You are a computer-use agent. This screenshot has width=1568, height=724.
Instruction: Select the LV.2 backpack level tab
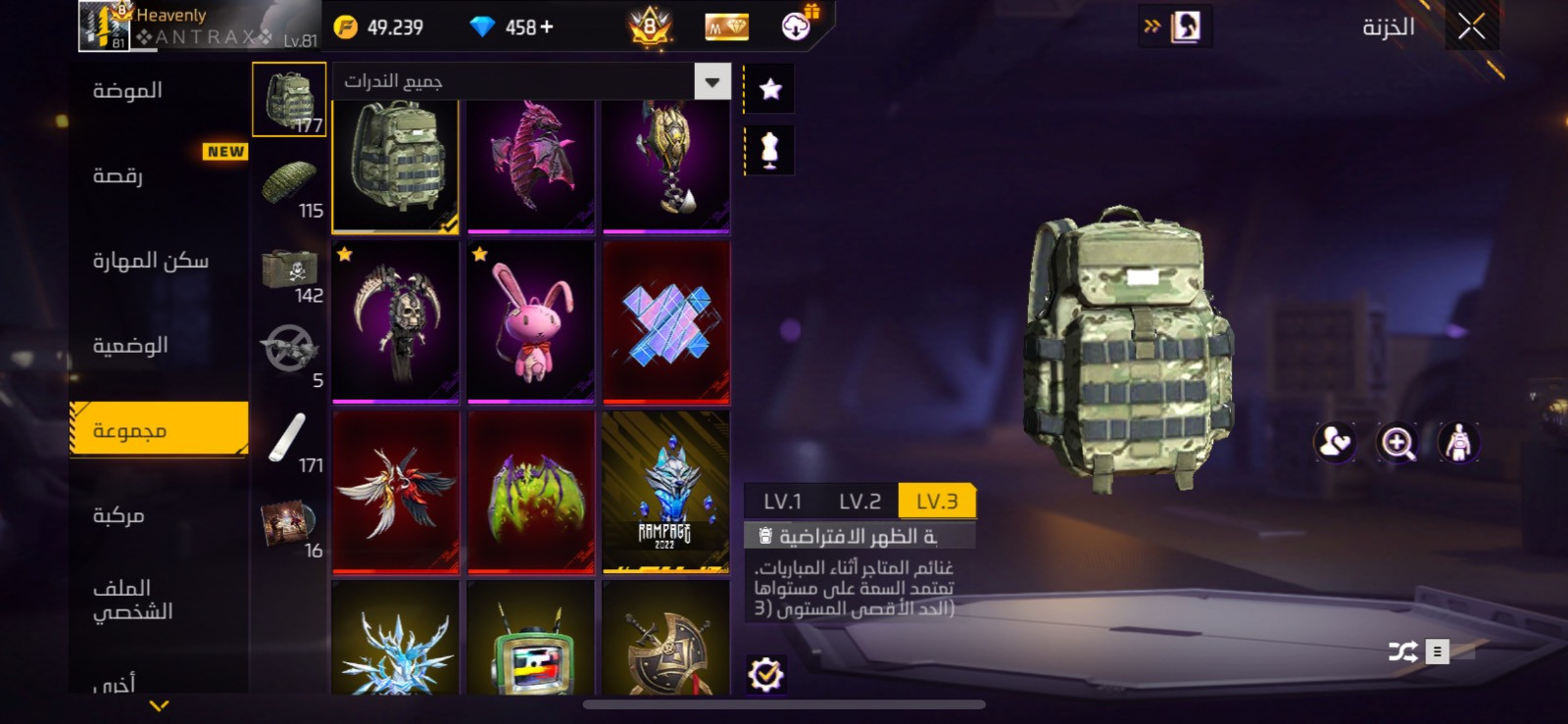pyautogui.click(x=859, y=502)
